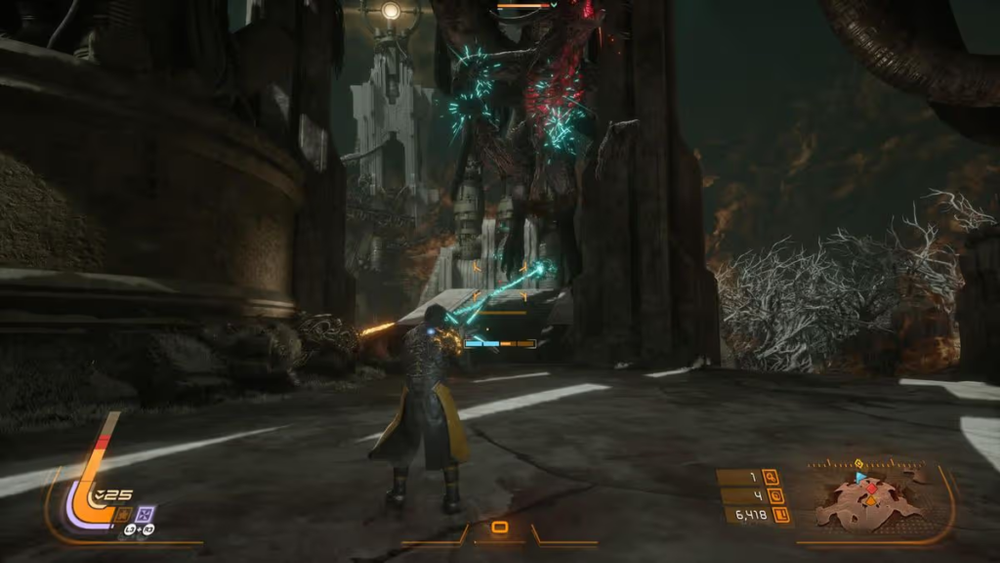The height and width of the screenshot is (563, 1000).
Task: Click the blue player arrow on minimap
Action: point(861,478)
